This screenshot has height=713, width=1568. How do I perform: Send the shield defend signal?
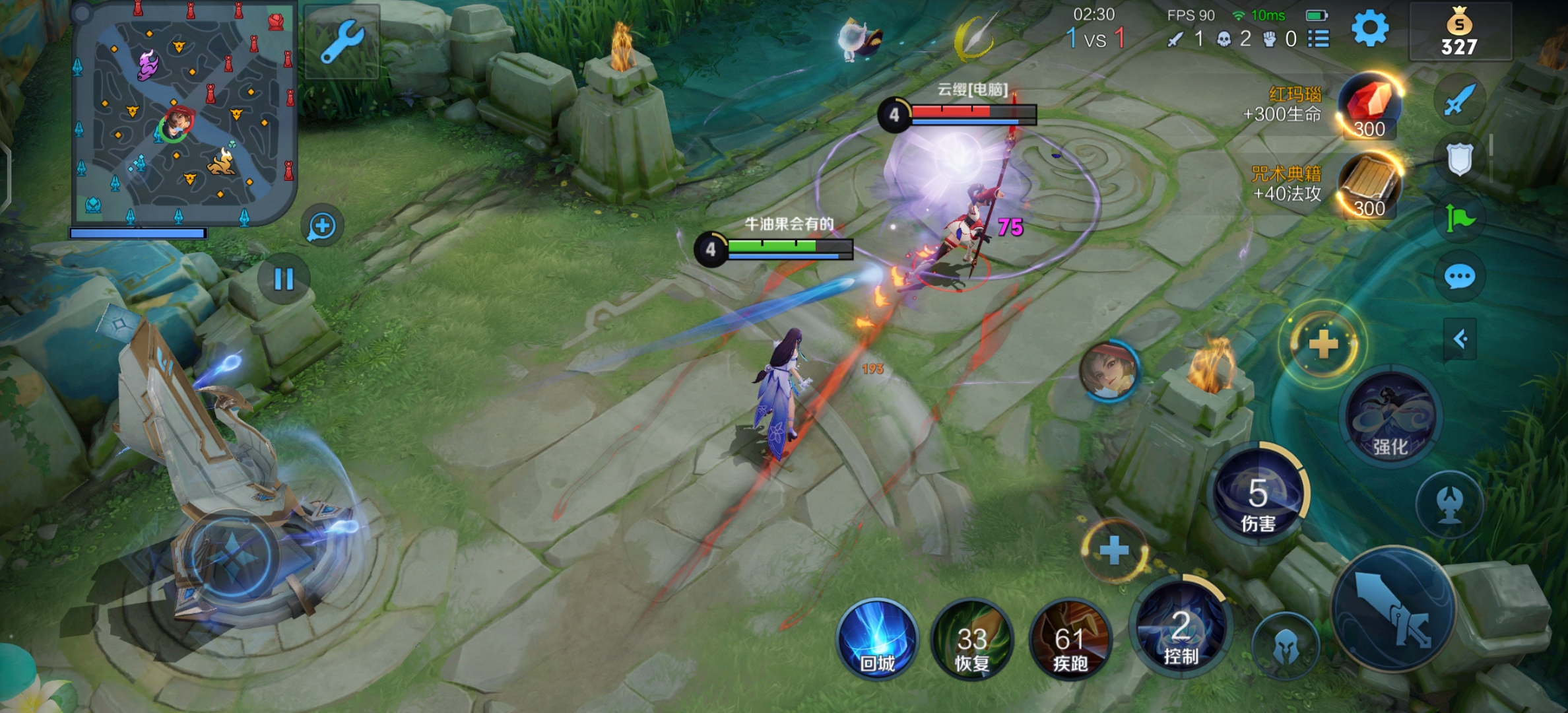[x=1459, y=159]
